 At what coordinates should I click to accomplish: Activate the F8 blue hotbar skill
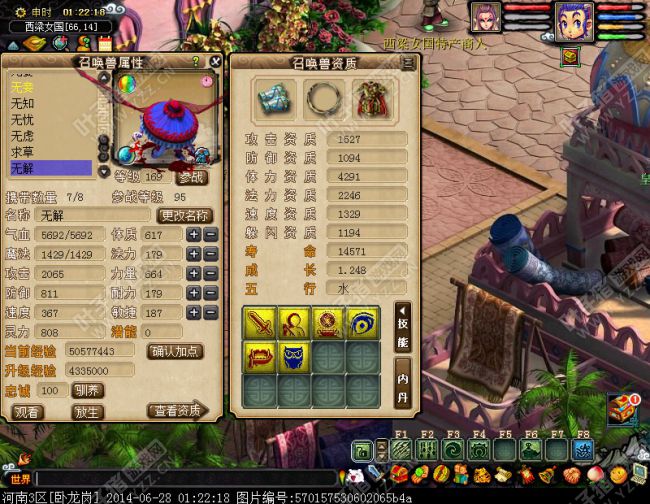click(x=581, y=450)
